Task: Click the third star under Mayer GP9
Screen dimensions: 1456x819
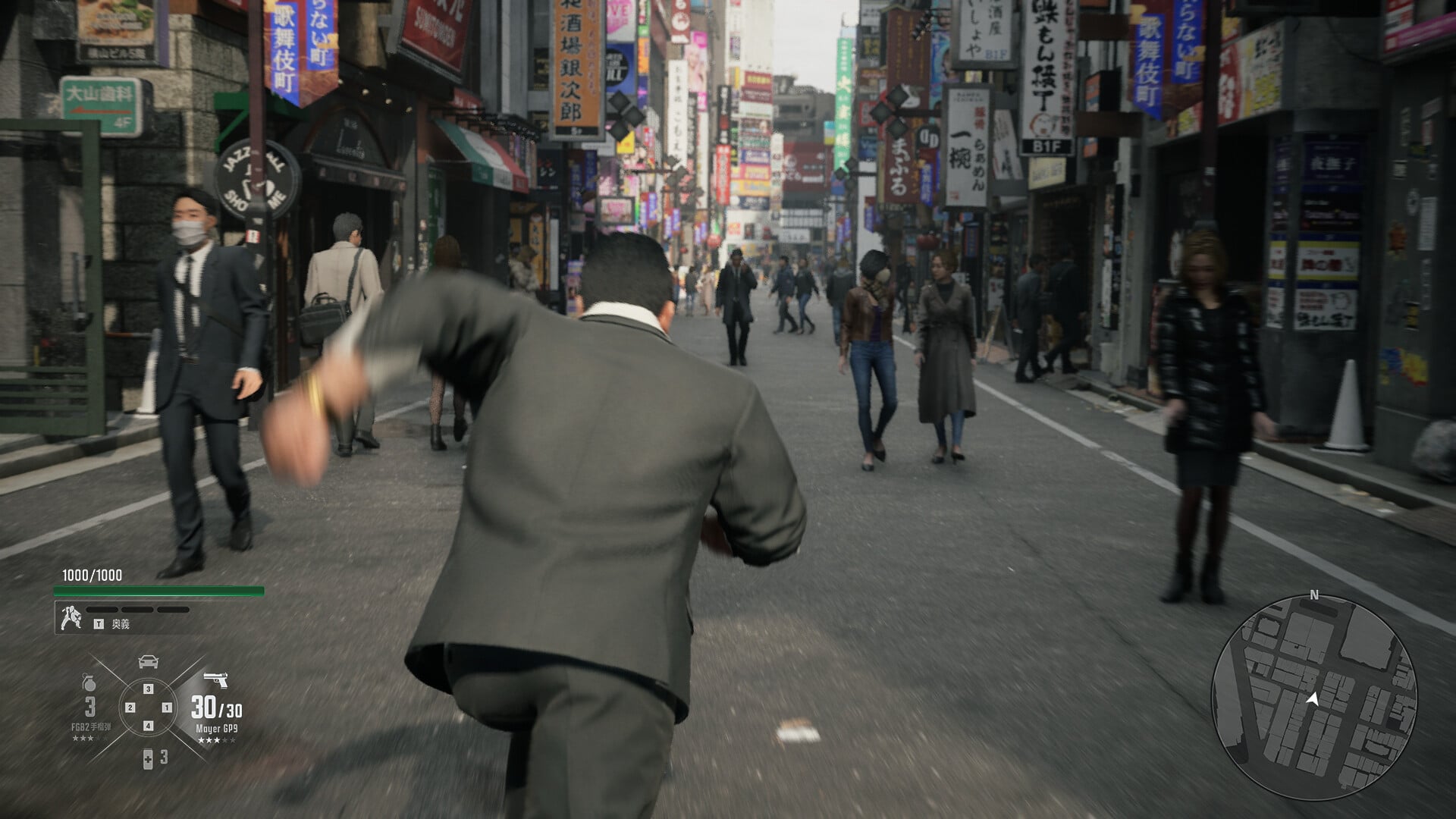Action: pyautogui.click(x=215, y=741)
